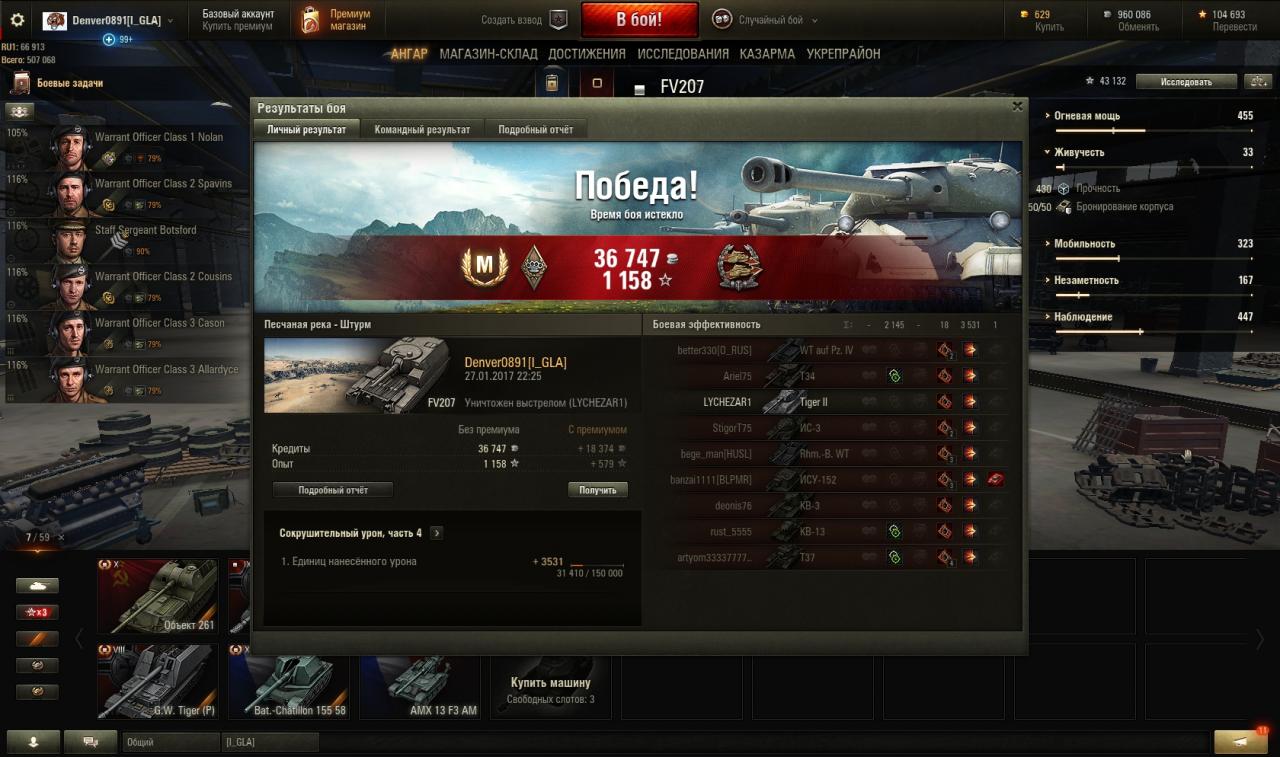Open the Казарма menu

(x=767, y=54)
